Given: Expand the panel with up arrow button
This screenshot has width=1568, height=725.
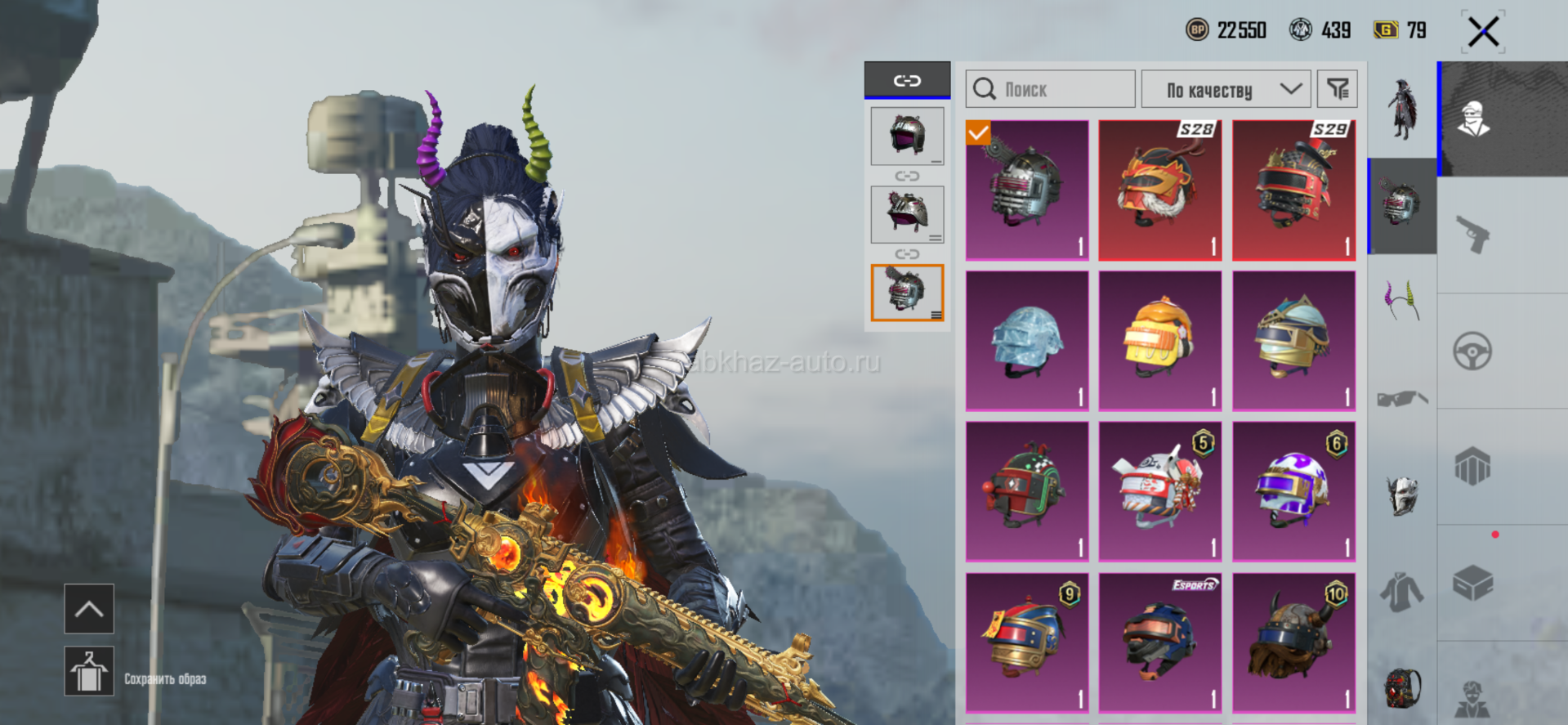Looking at the screenshot, I should tap(89, 609).
